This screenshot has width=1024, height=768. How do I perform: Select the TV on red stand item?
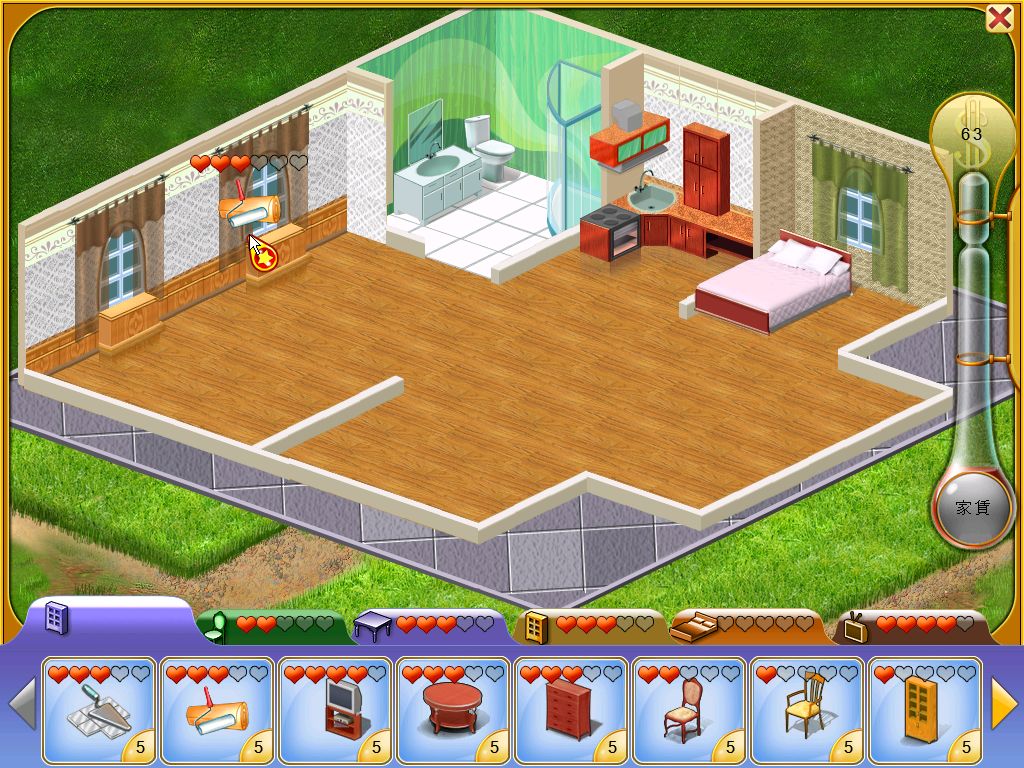point(334,710)
